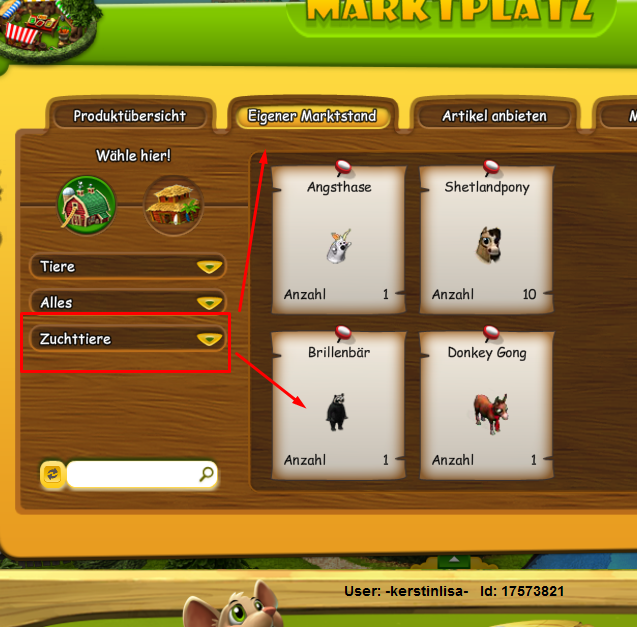
Task: Focus the market search text field
Action: pos(131,474)
